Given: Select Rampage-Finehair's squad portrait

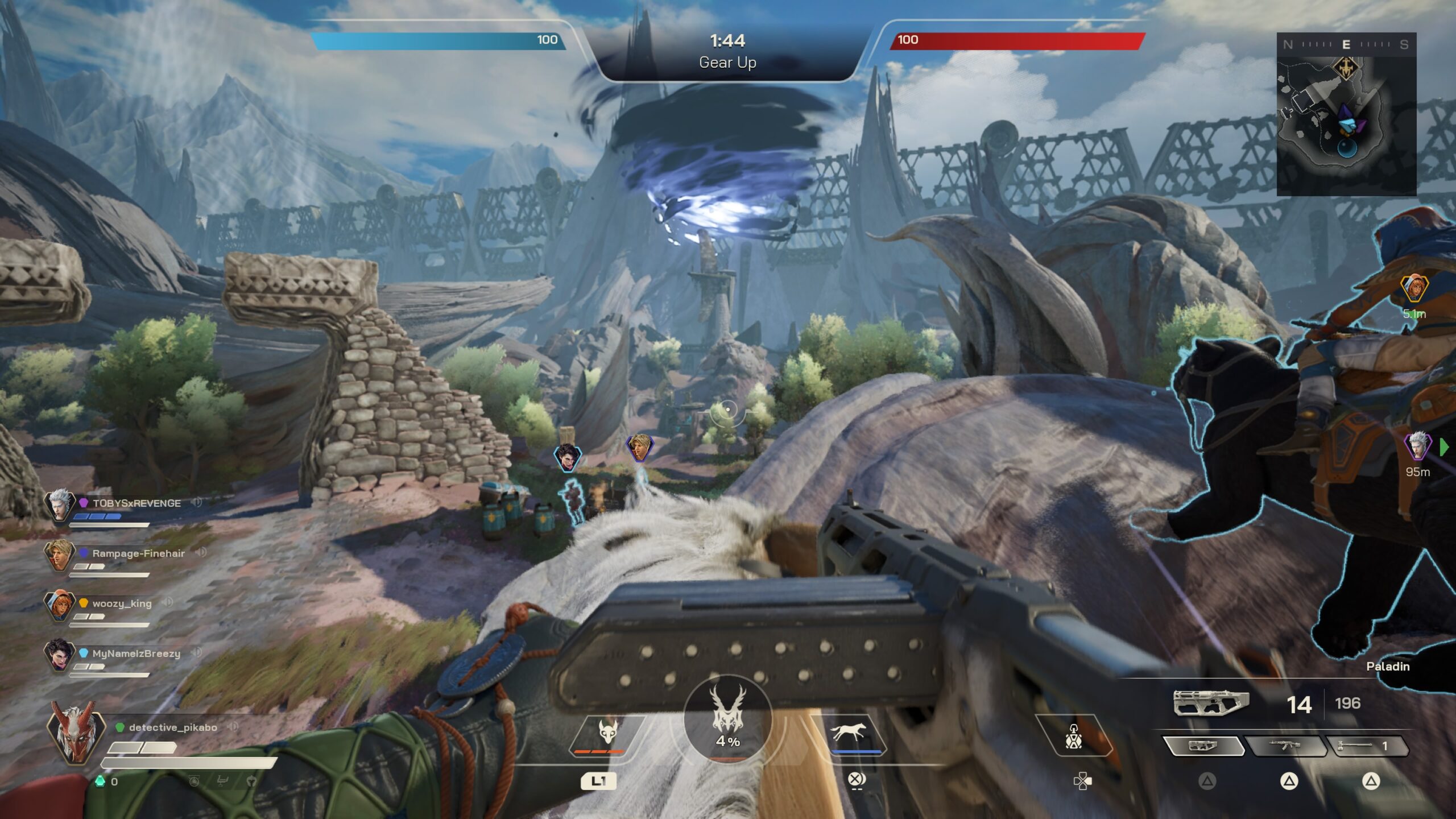Looking at the screenshot, I should coord(59,555).
